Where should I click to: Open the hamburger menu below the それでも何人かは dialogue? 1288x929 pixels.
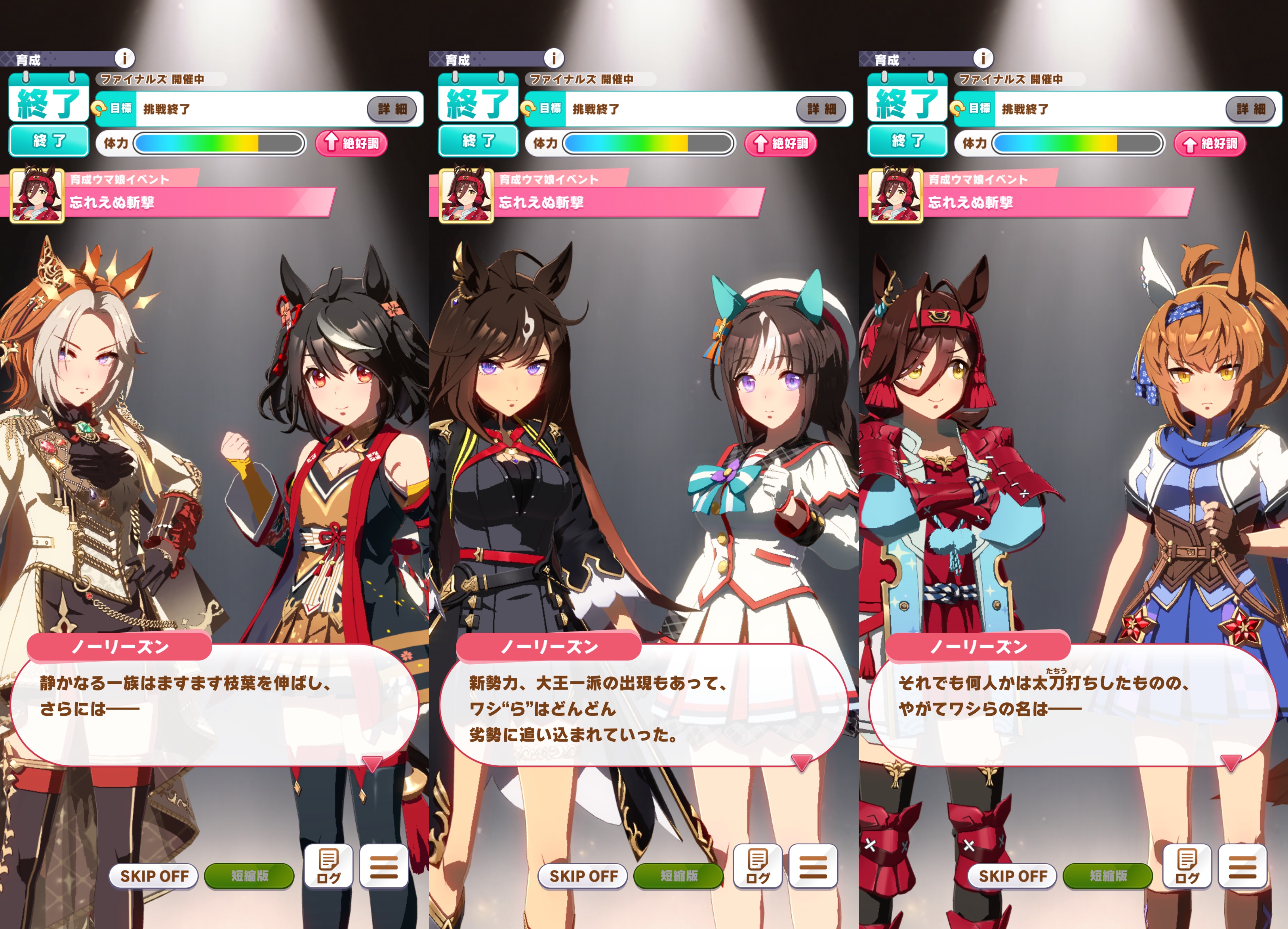[1243, 866]
